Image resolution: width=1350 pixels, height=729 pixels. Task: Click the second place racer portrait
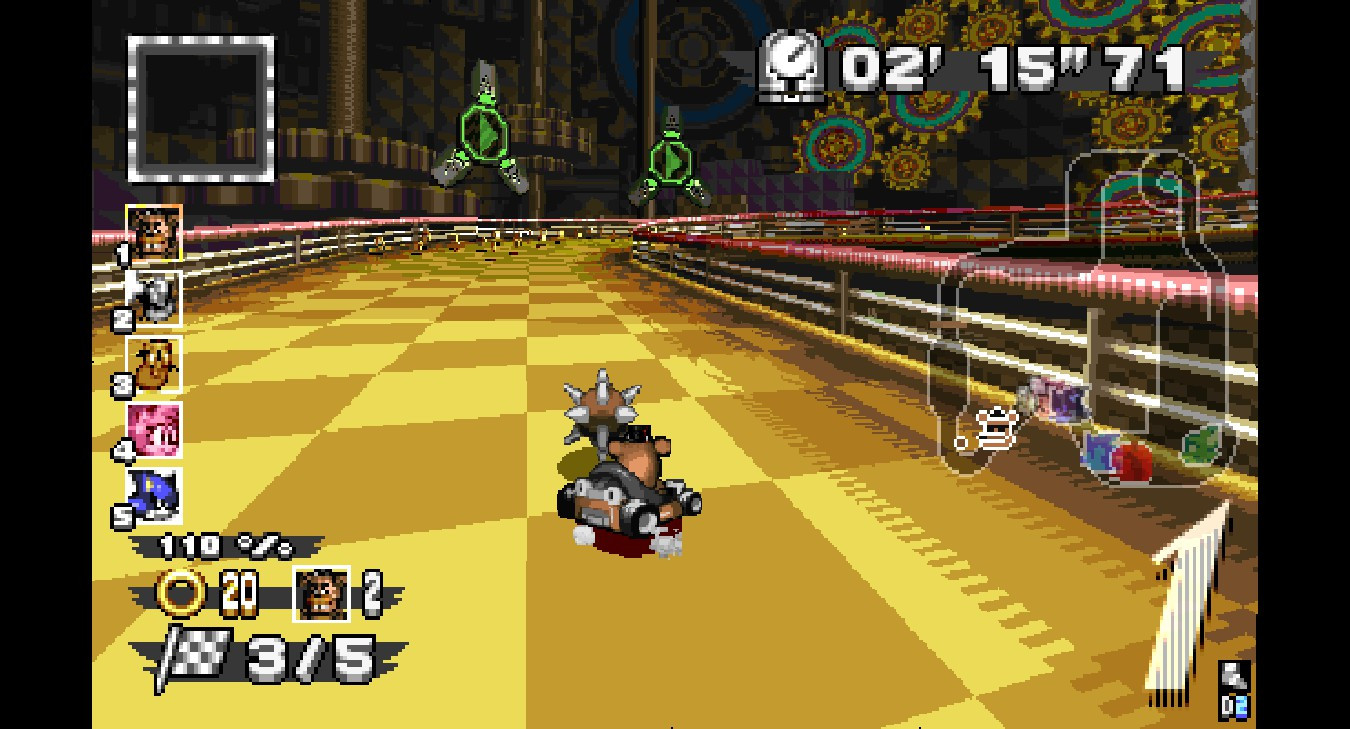(154, 297)
